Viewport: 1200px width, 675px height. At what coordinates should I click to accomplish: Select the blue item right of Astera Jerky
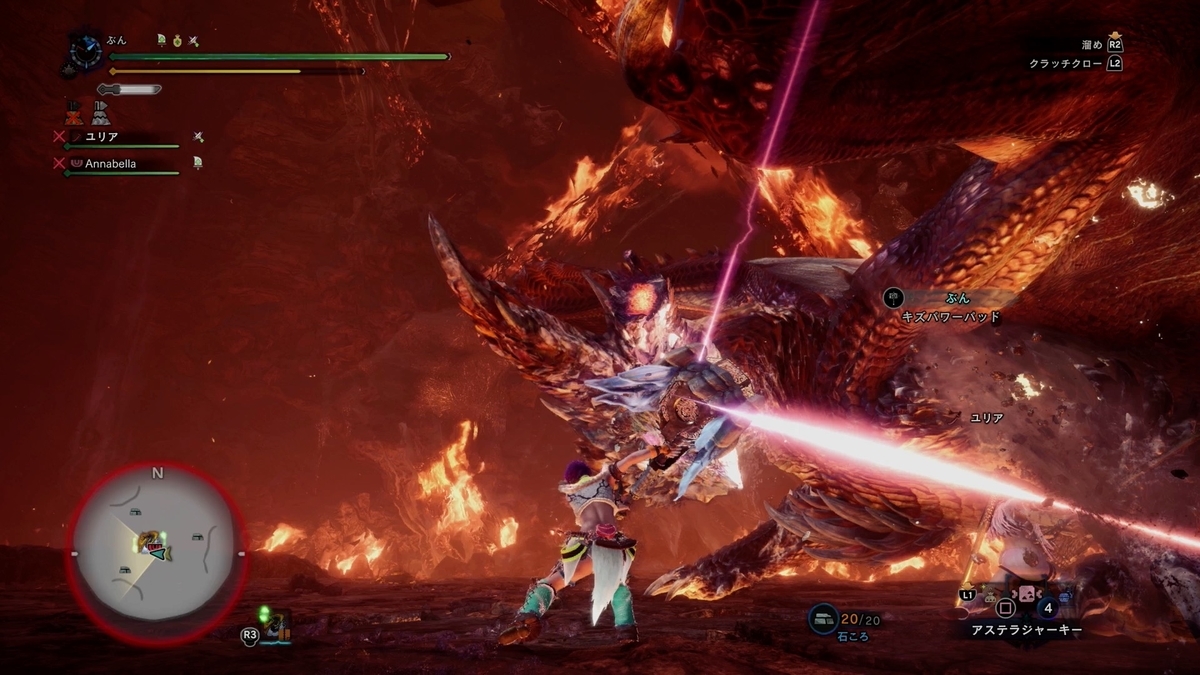click(1064, 598)
